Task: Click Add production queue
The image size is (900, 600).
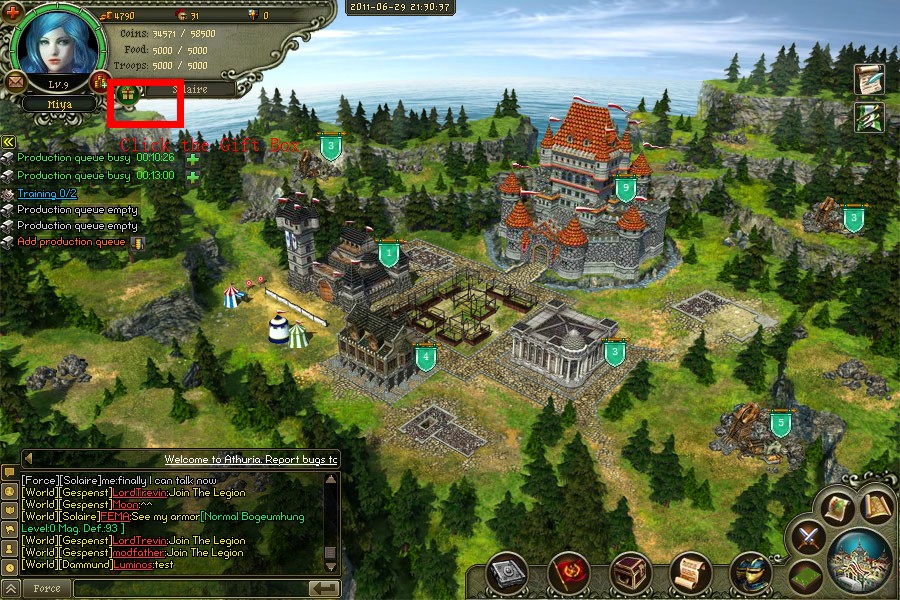Action: 71,242
